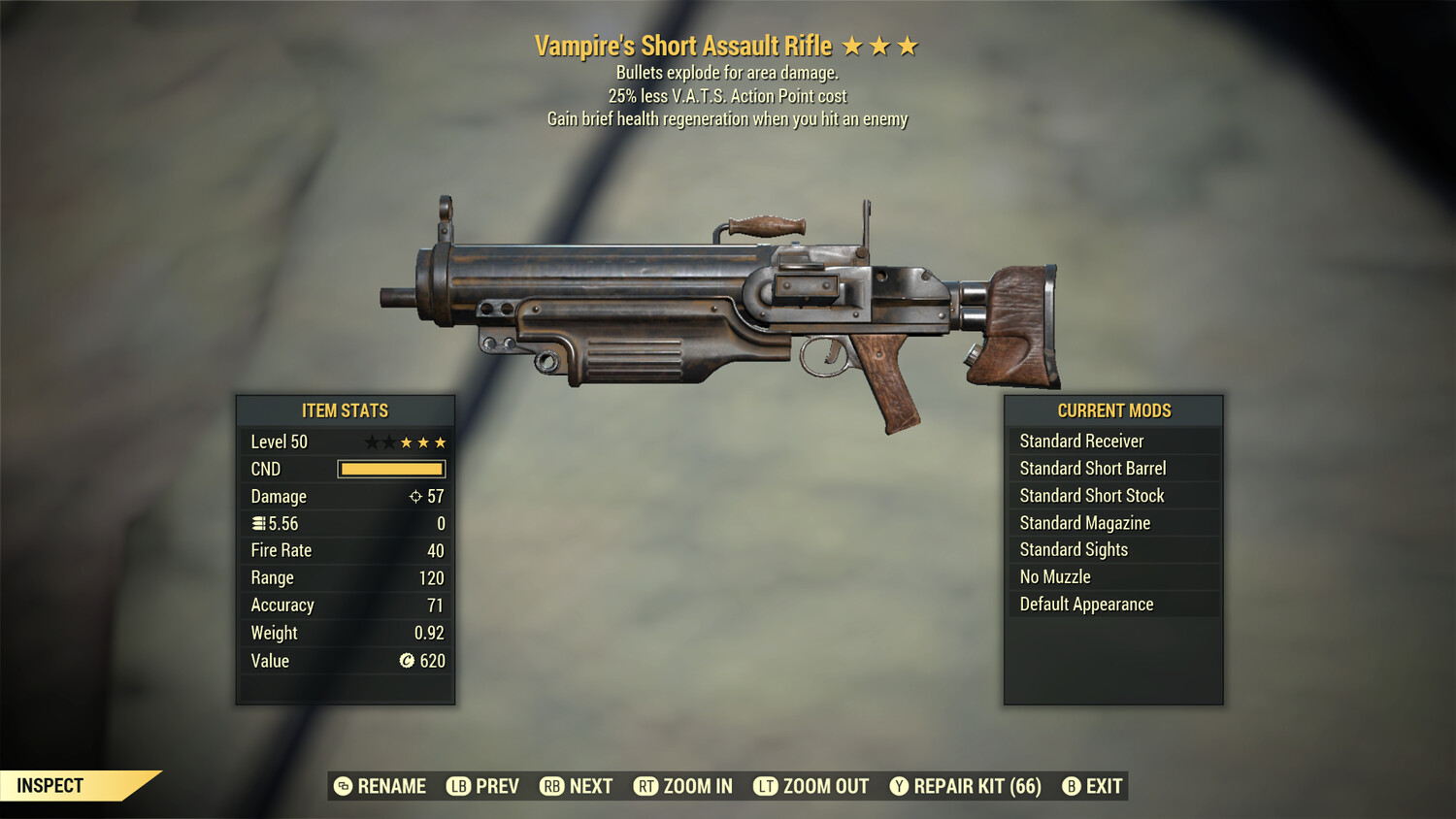
Task: Click the crosshair icon beside Damage stat
Action: [415, 496]
